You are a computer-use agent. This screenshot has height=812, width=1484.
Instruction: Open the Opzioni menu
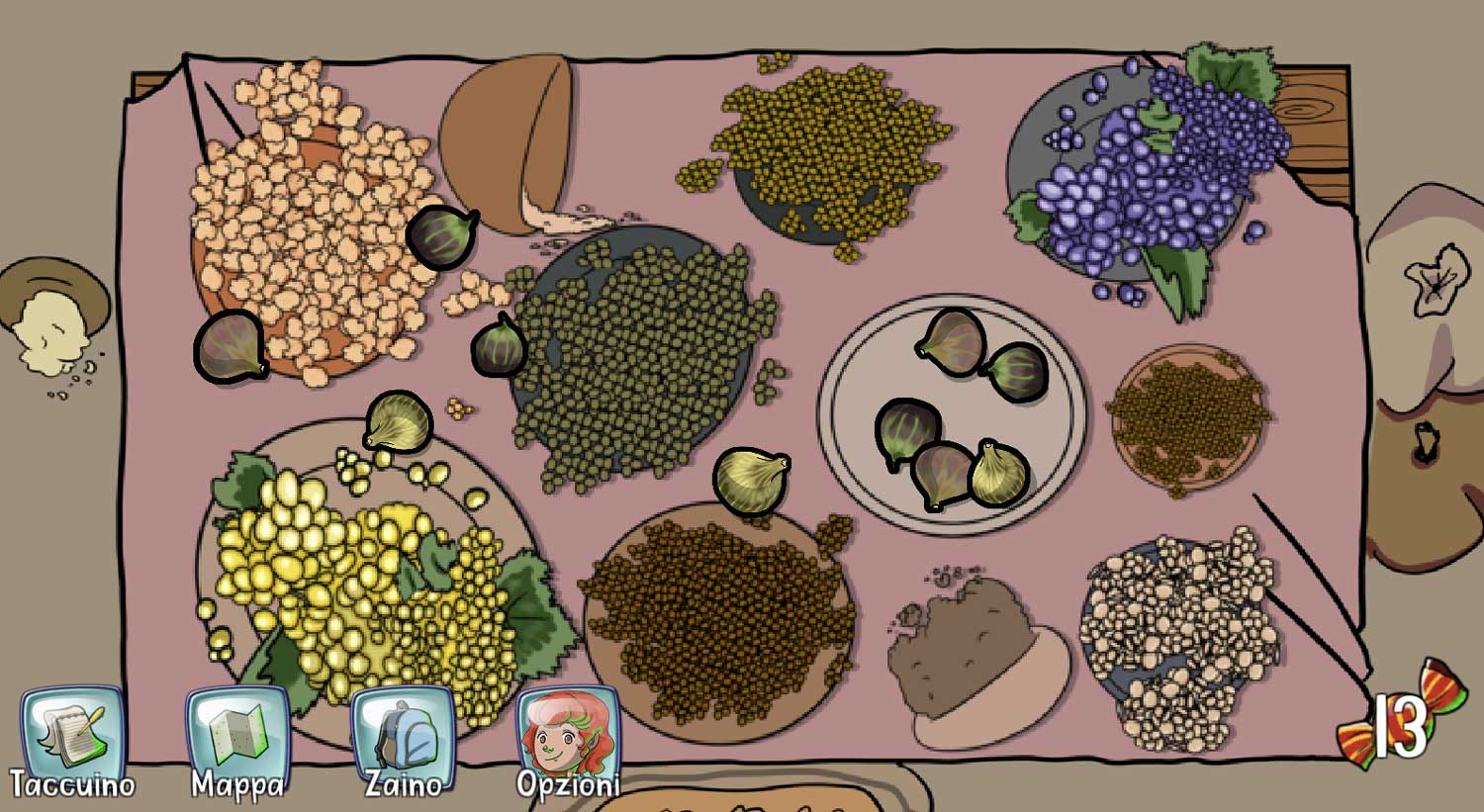point(568,737)
